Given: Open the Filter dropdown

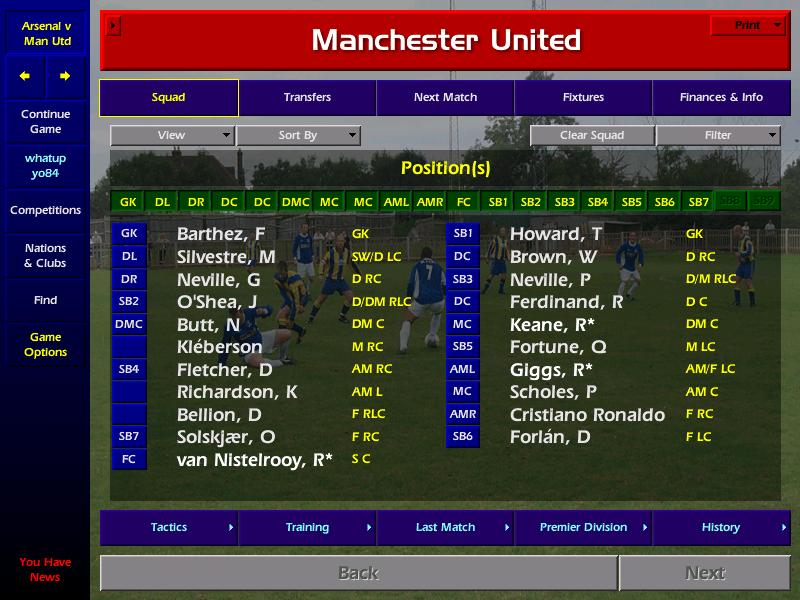Looking at the screenshot, I should [718, 136].
